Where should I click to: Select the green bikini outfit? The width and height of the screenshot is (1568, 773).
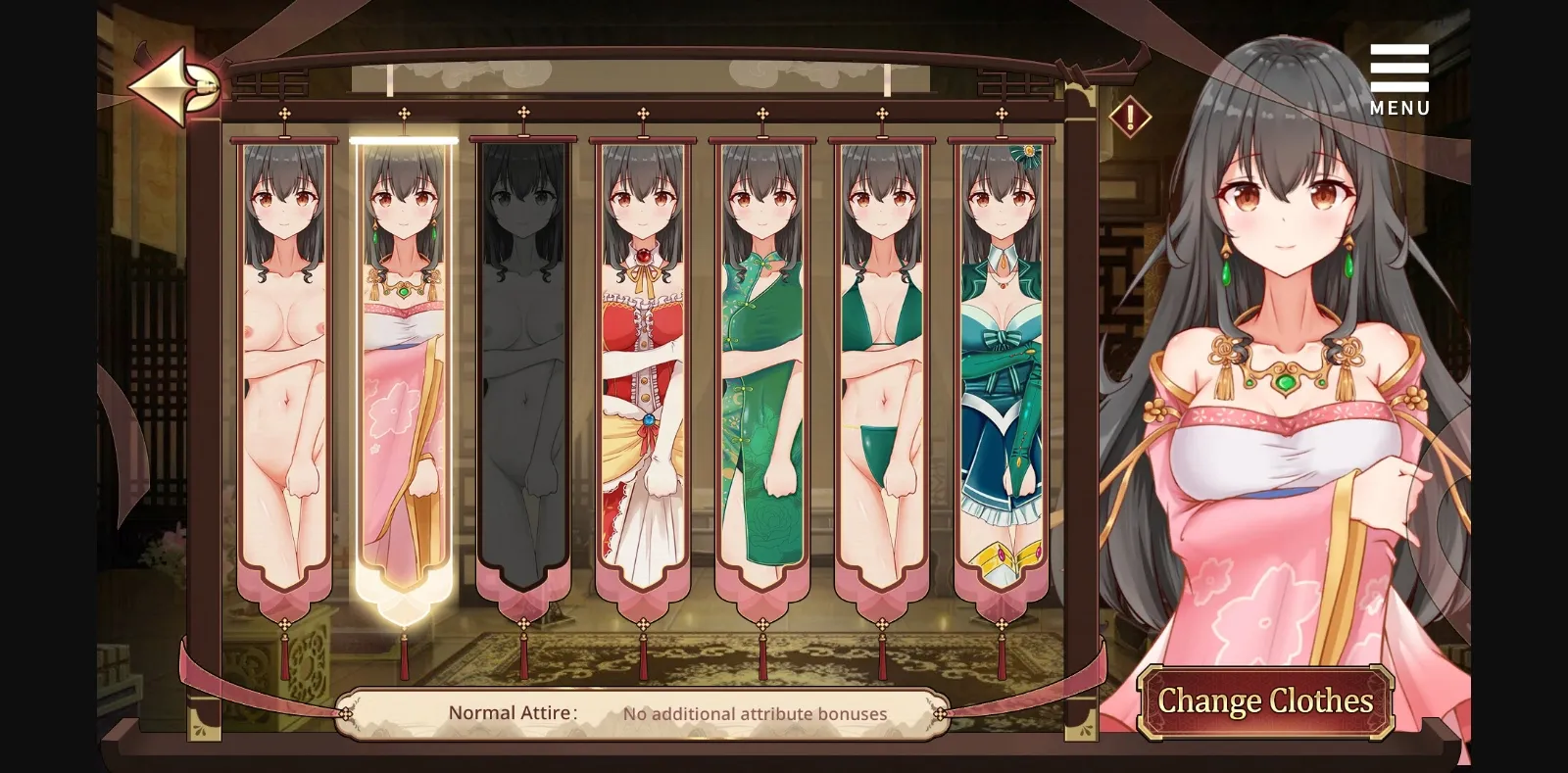pyautogui.click(x=882, y=362)
